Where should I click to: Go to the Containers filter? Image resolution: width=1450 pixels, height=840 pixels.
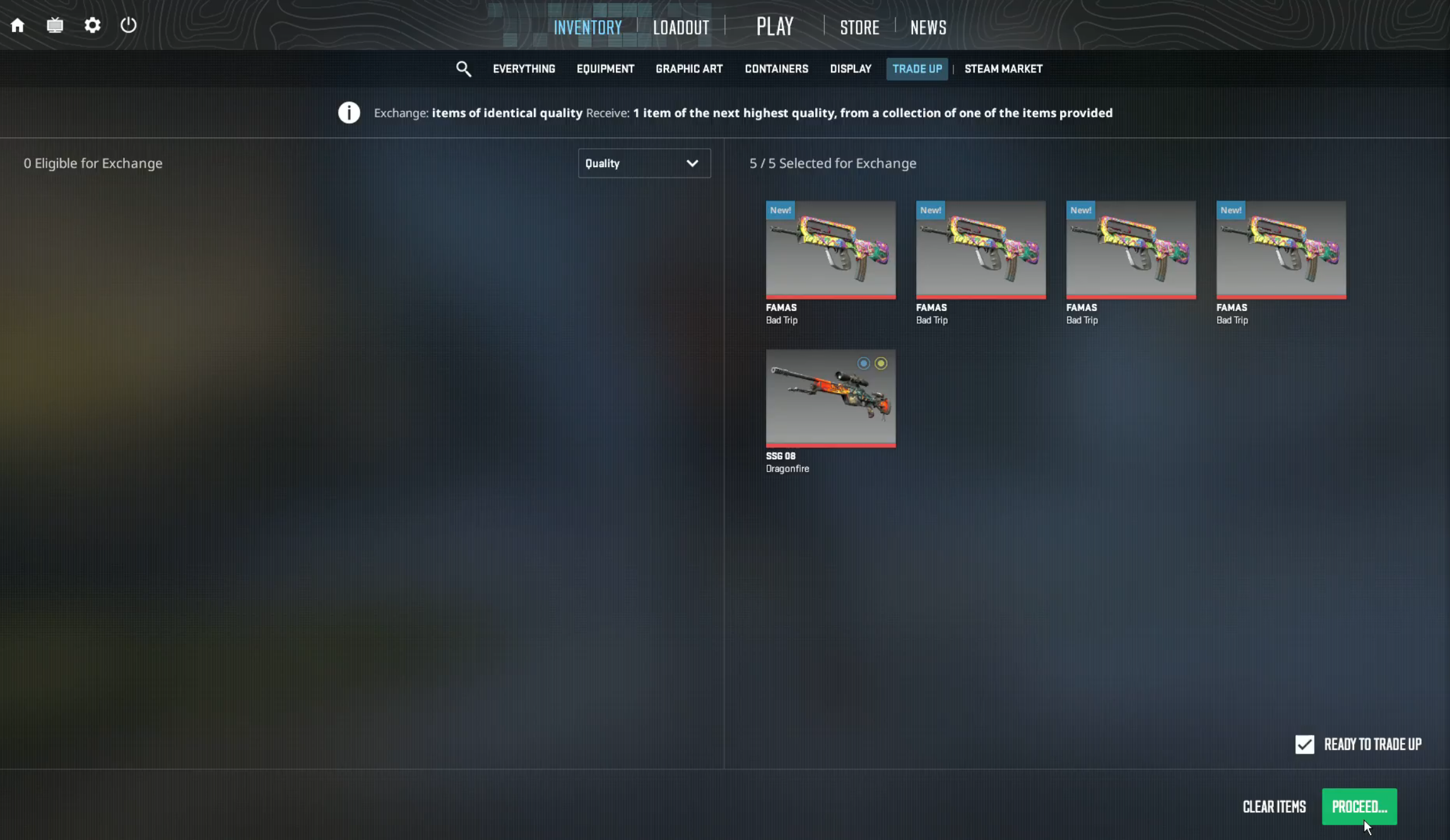click(x=775, y=69)
